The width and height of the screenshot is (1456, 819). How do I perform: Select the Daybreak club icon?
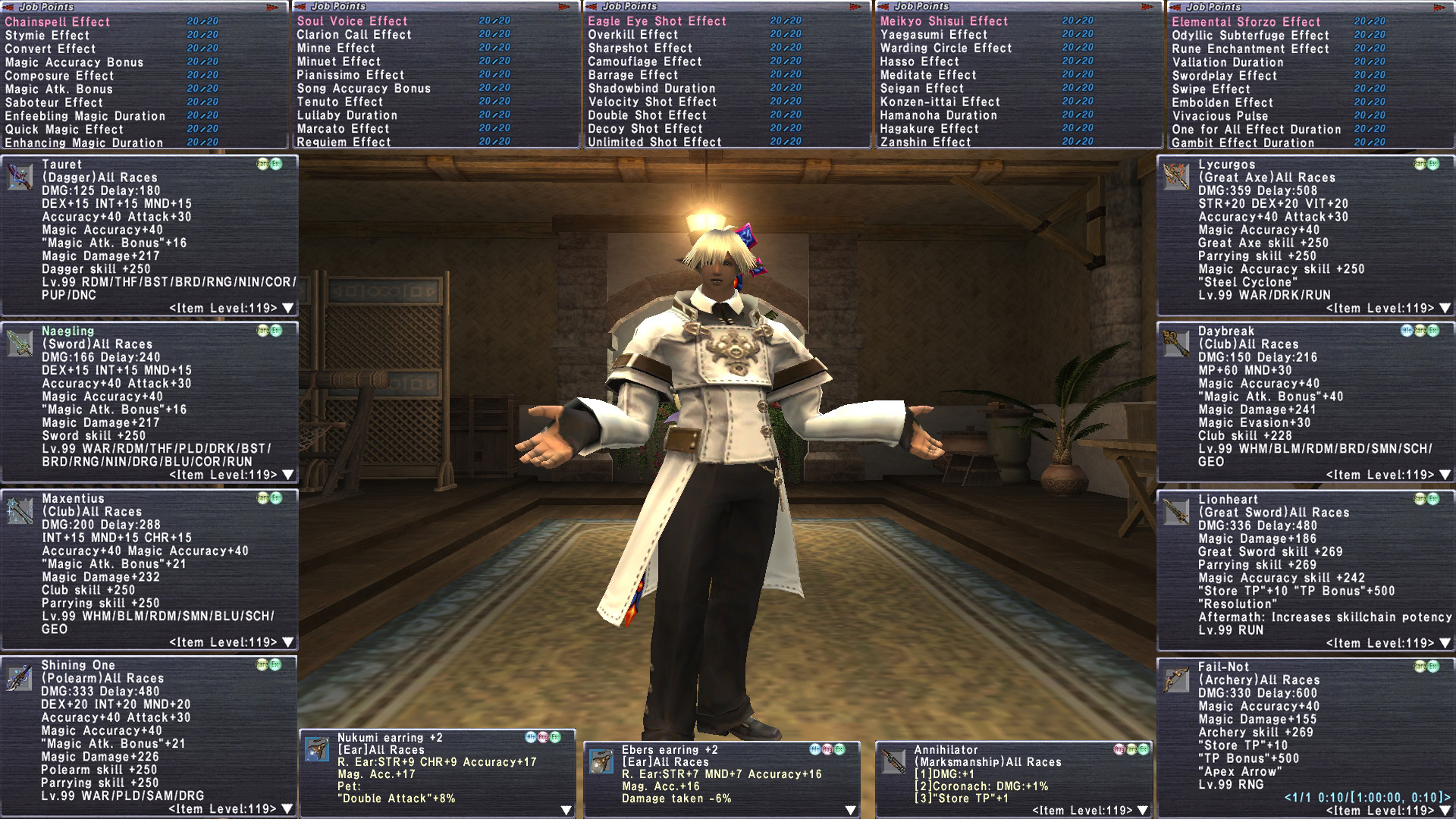pyautogui.click(x=1176, y=344)
